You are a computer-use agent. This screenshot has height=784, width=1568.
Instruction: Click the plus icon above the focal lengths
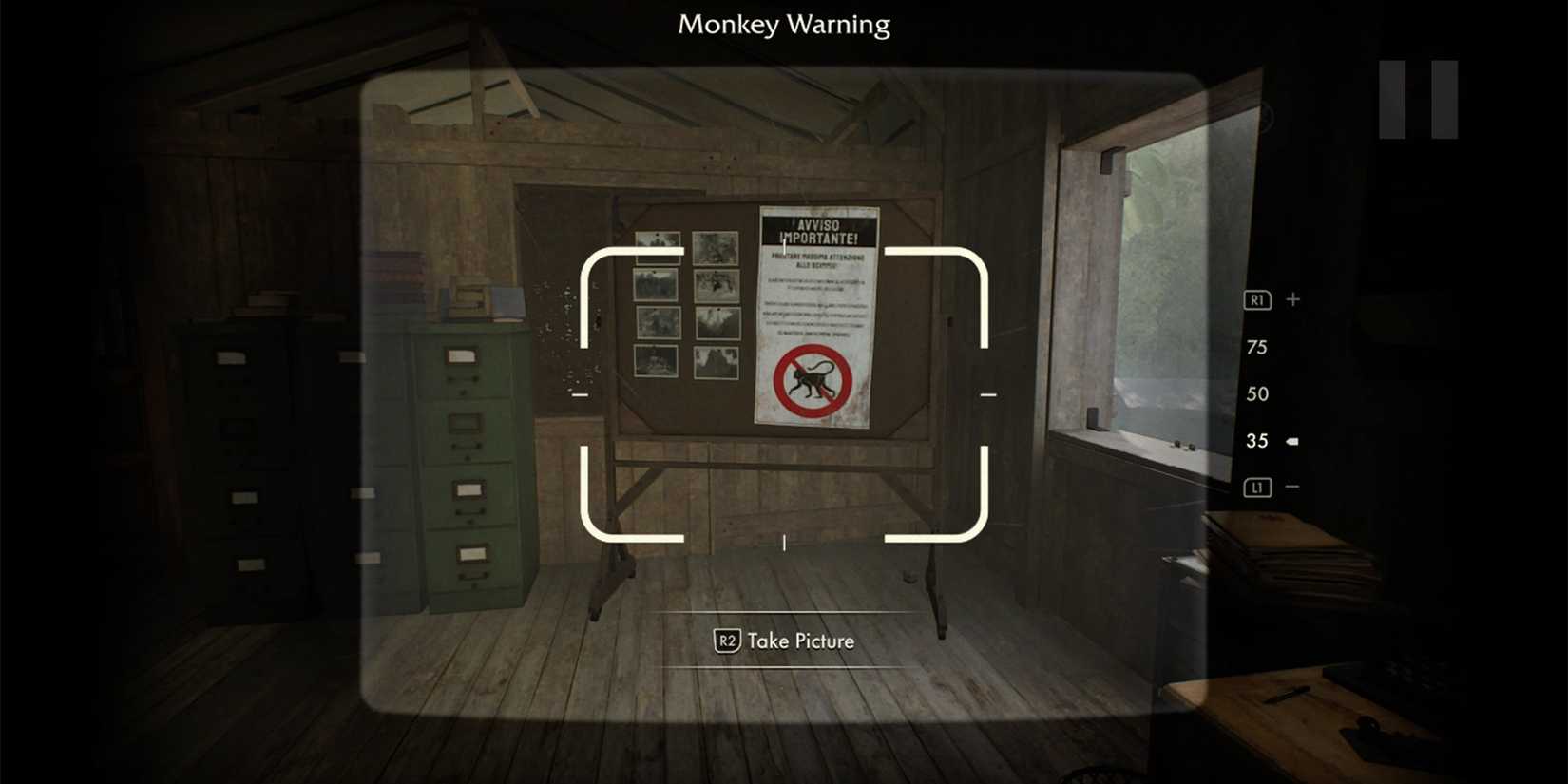point(1292,298)
